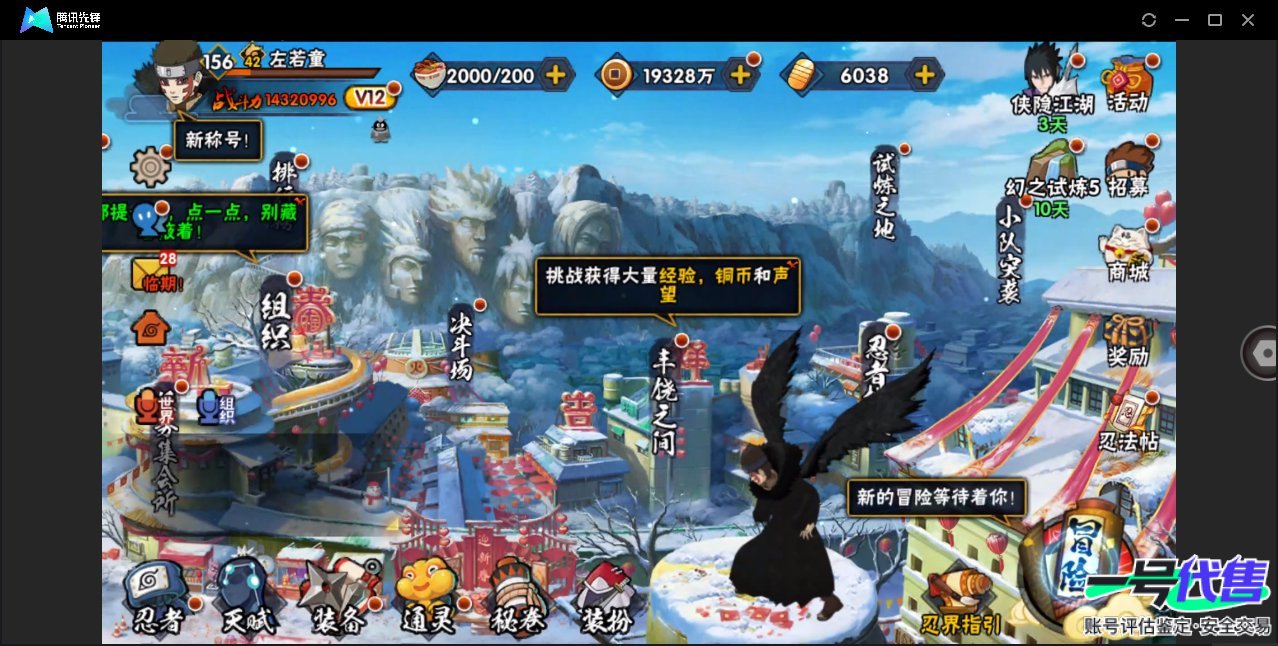Add more copper coins with plus button
Viewport: 1278px width, 646px height.
point(740,74)
